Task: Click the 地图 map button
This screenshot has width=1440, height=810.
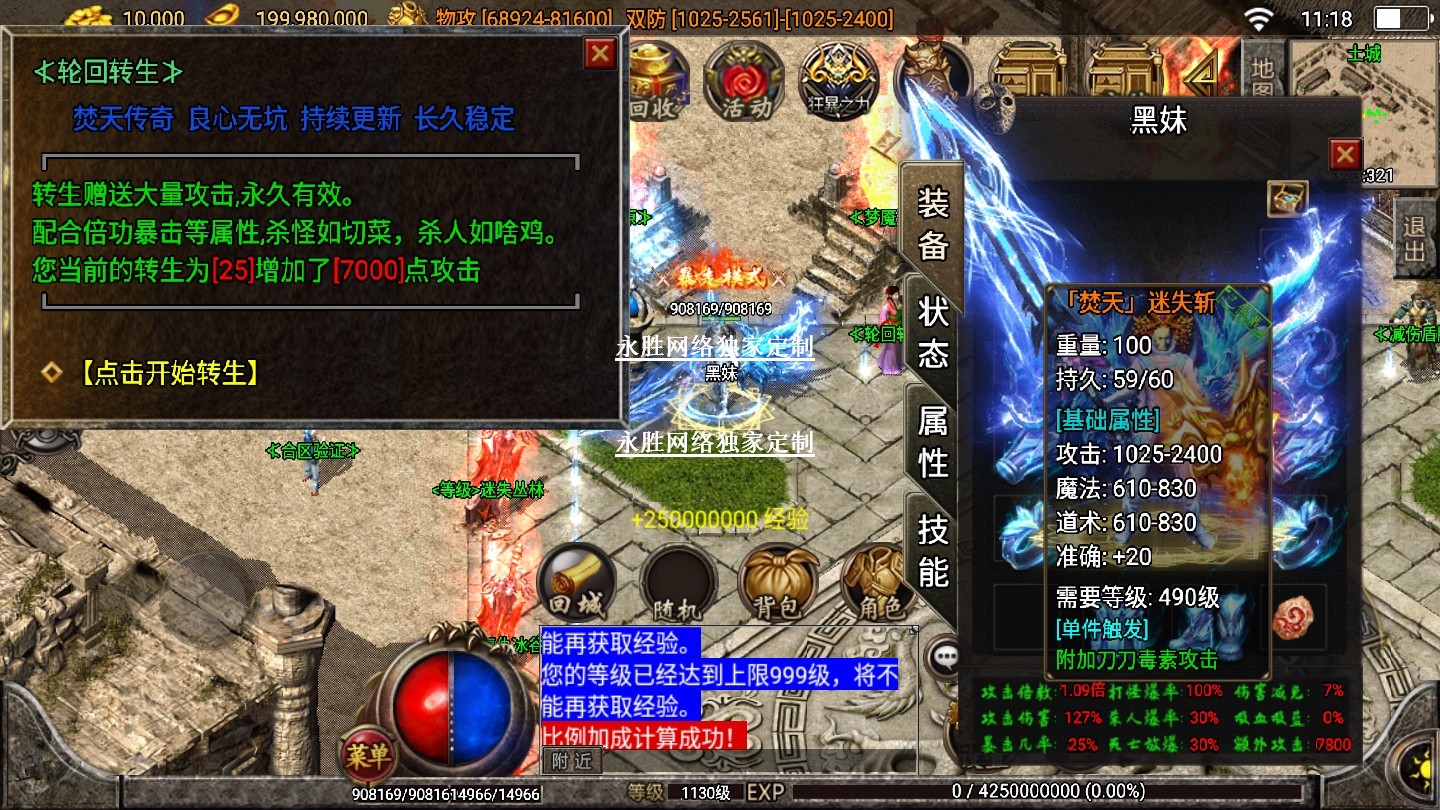Action: click(x=1263, y=80)
